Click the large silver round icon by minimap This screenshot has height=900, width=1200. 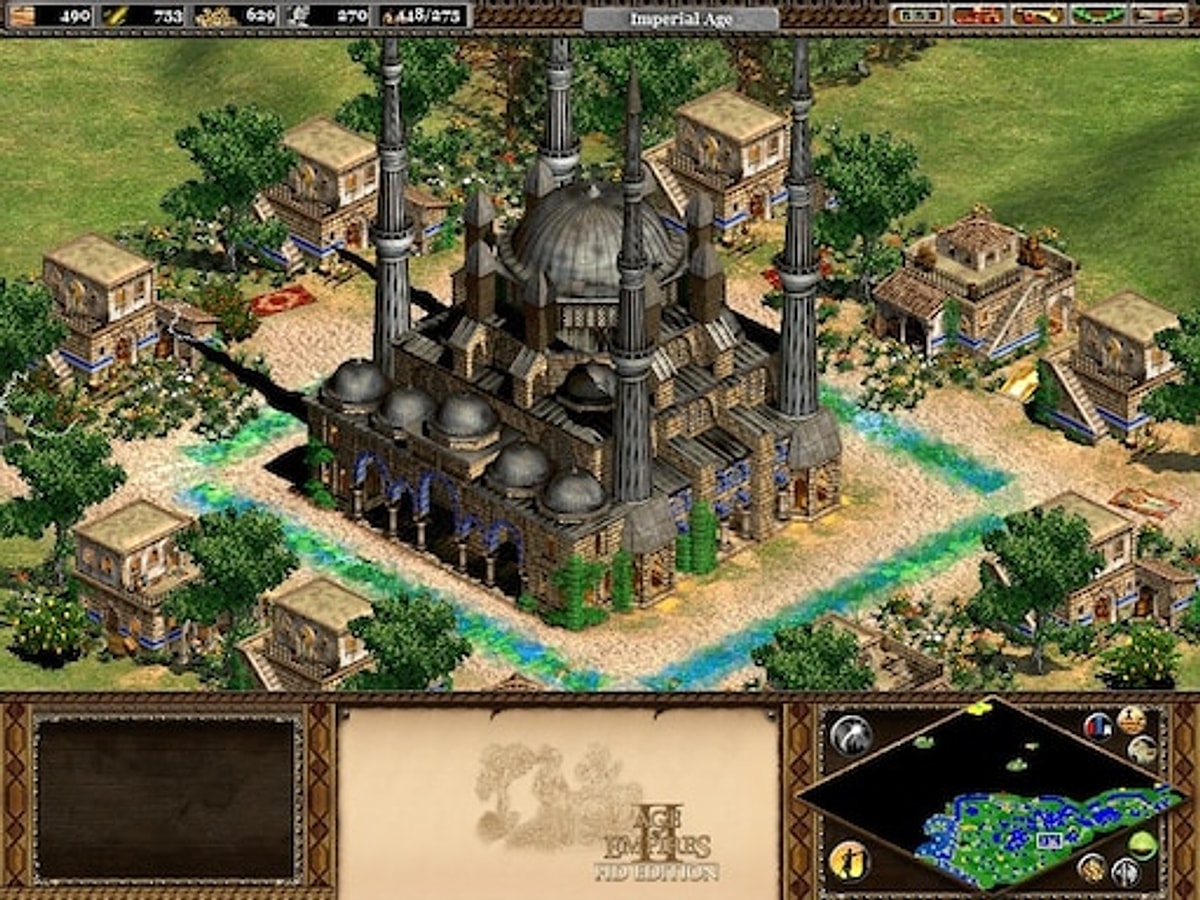coord(850,735)
